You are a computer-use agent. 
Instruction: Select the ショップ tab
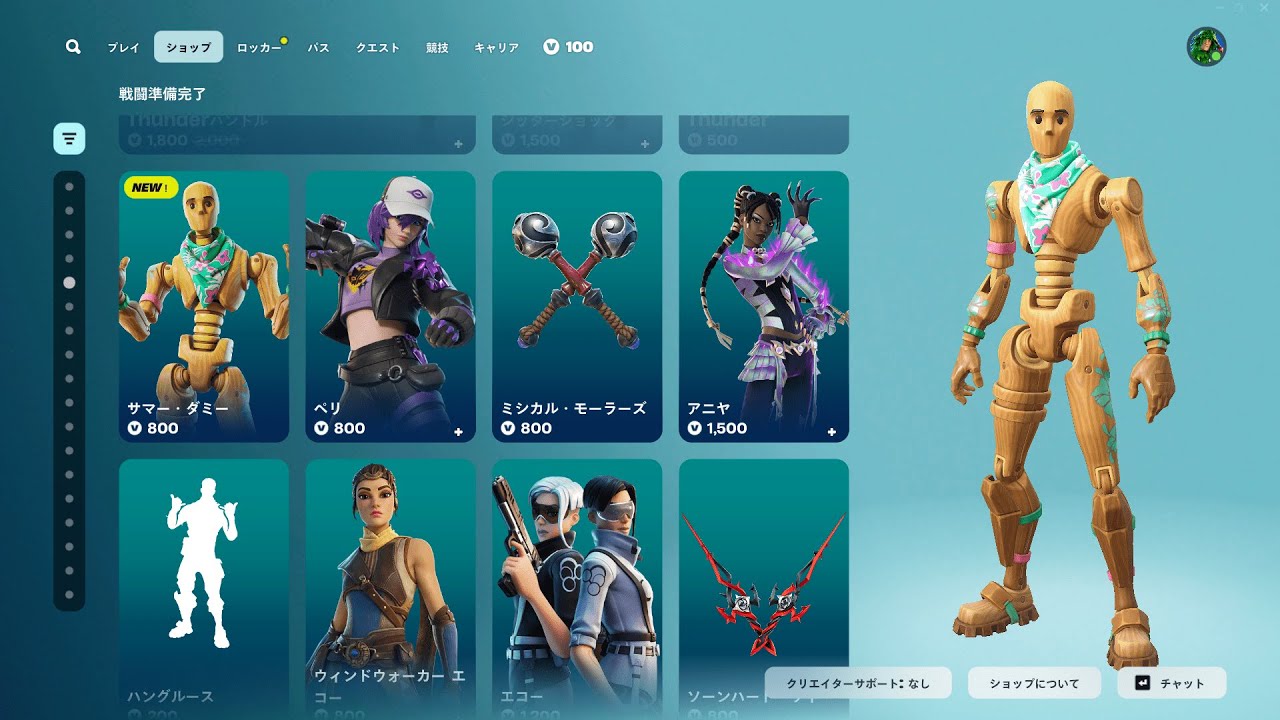coord(188,47)
